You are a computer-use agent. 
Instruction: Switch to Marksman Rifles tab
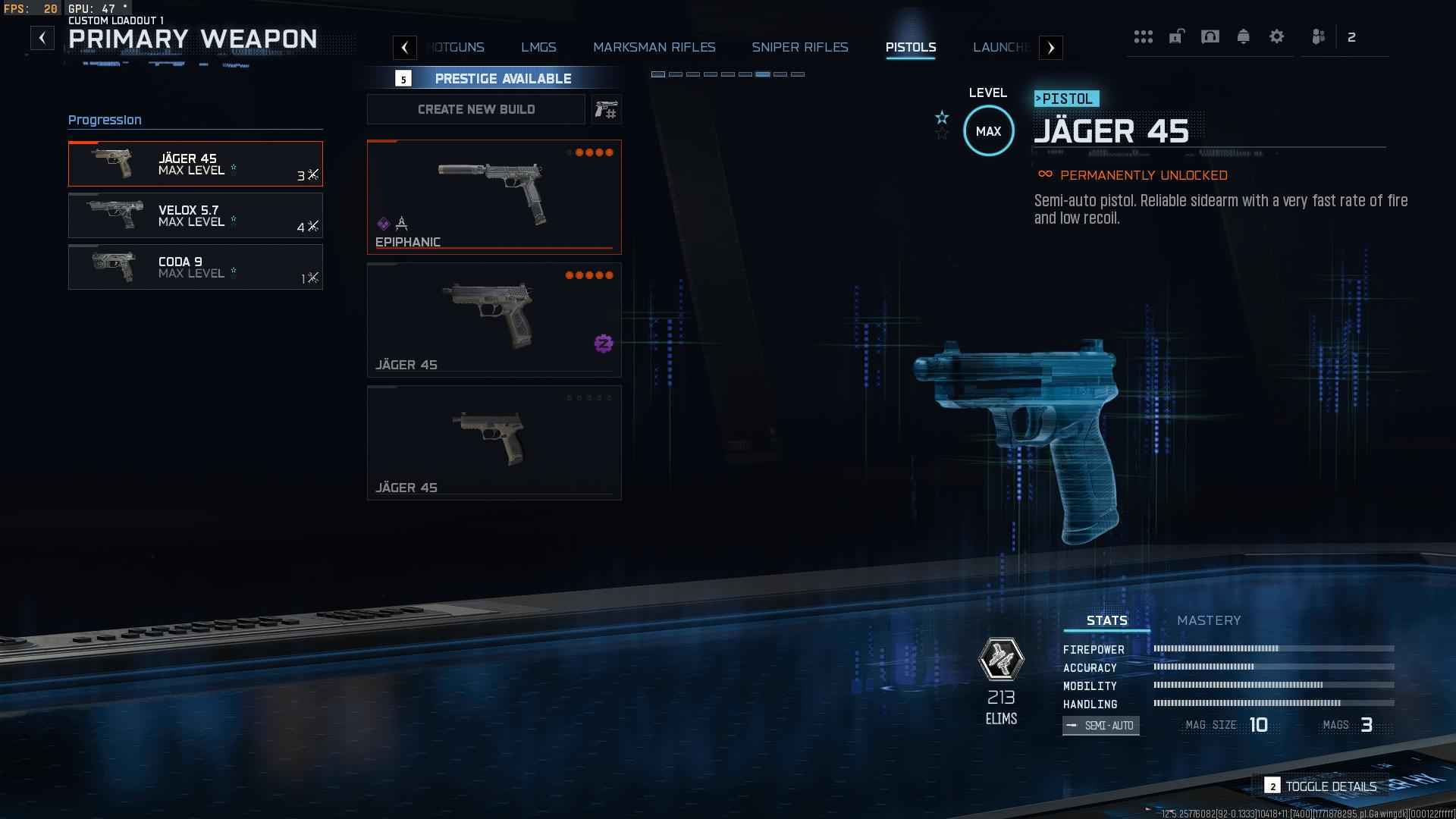tap(654, 47)
